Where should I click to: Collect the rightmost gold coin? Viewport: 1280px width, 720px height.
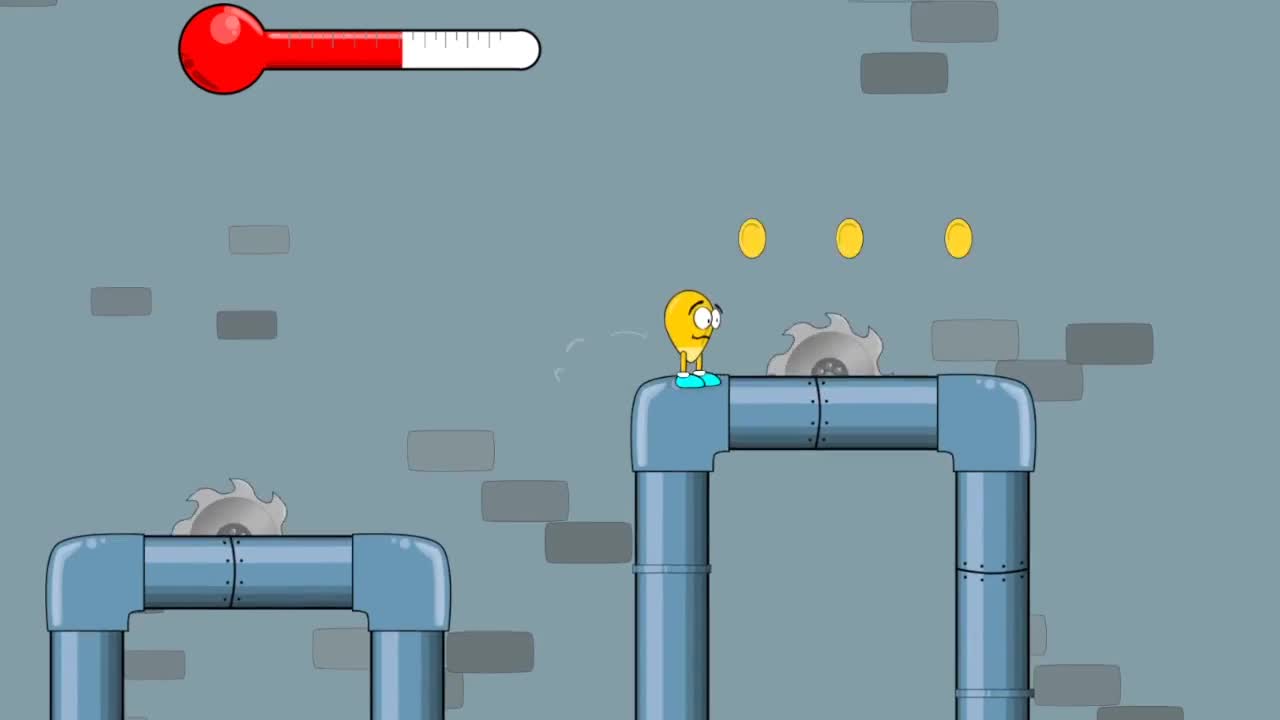point(956,238)
